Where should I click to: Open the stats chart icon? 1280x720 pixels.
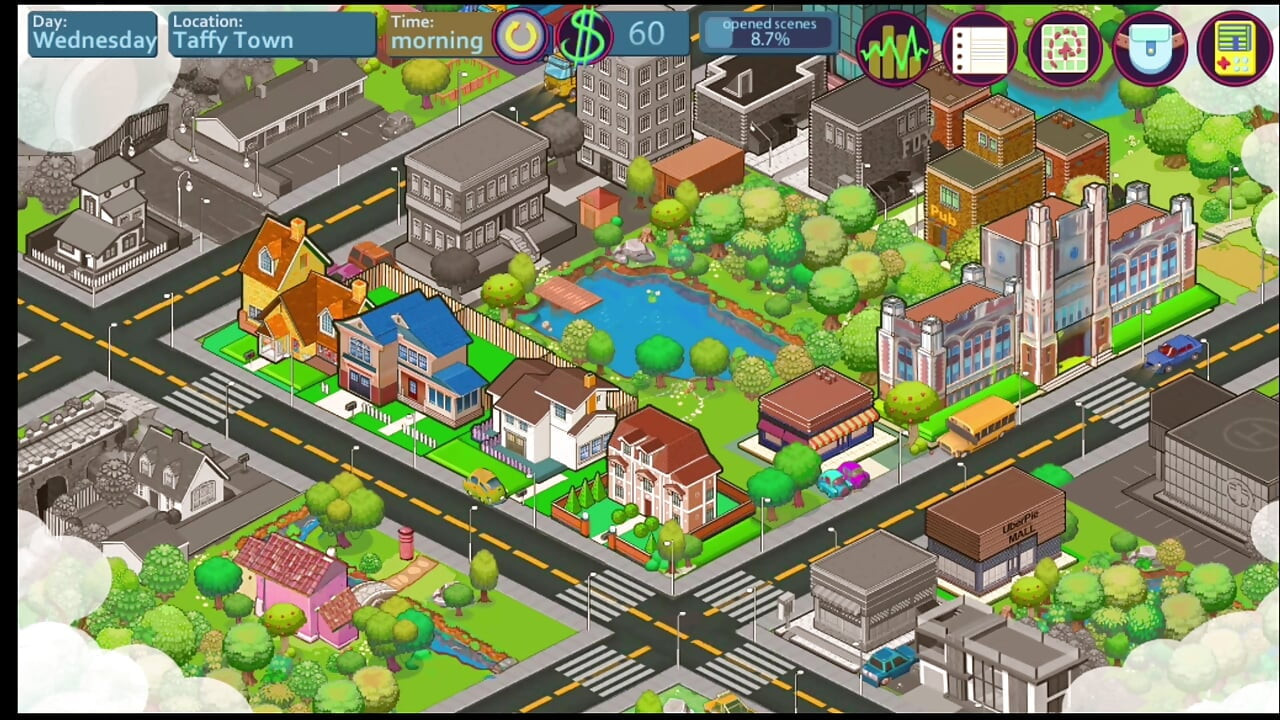pyautogui.click(x=893, y=48)
